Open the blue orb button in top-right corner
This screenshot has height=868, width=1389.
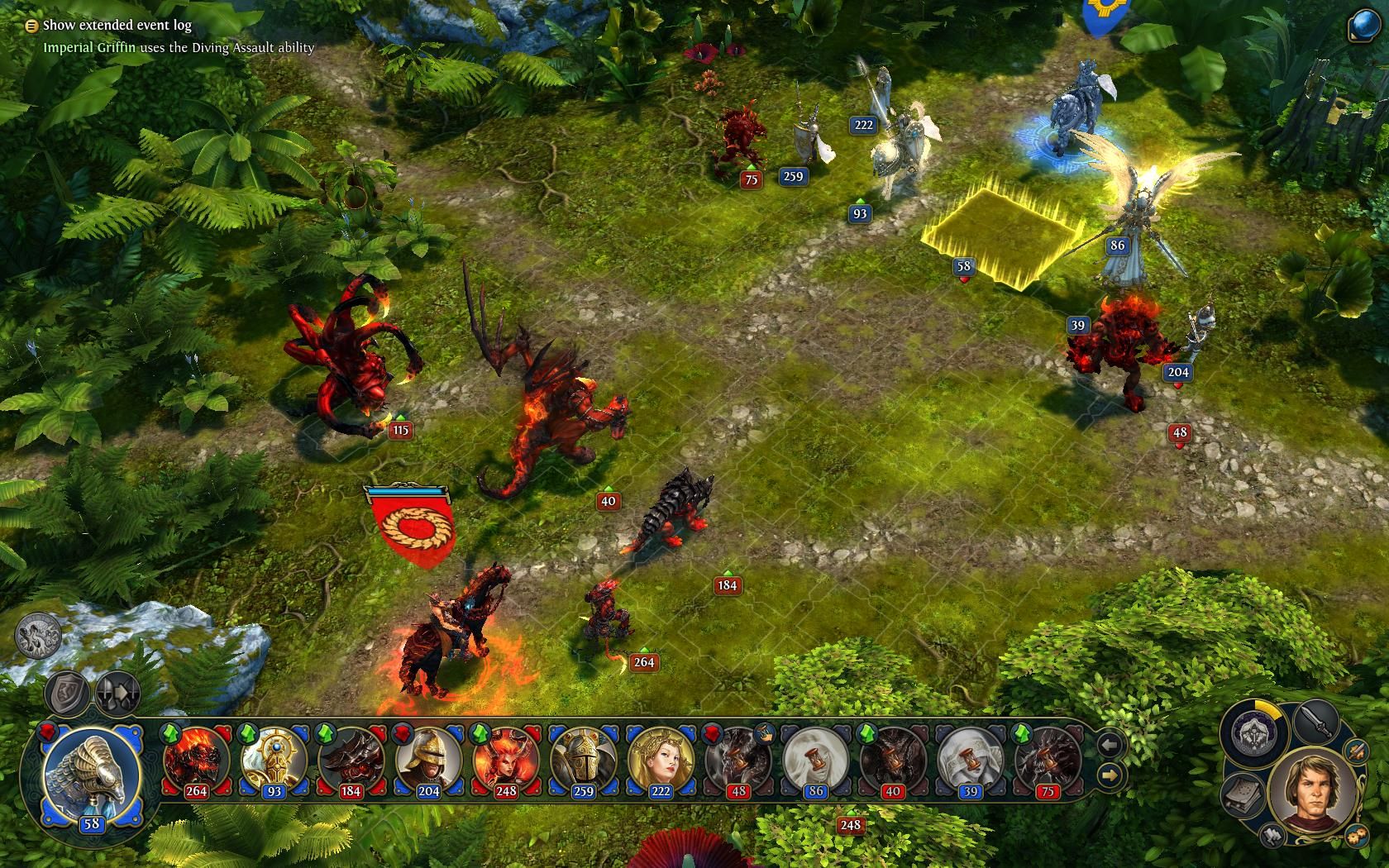point(1363,25)
